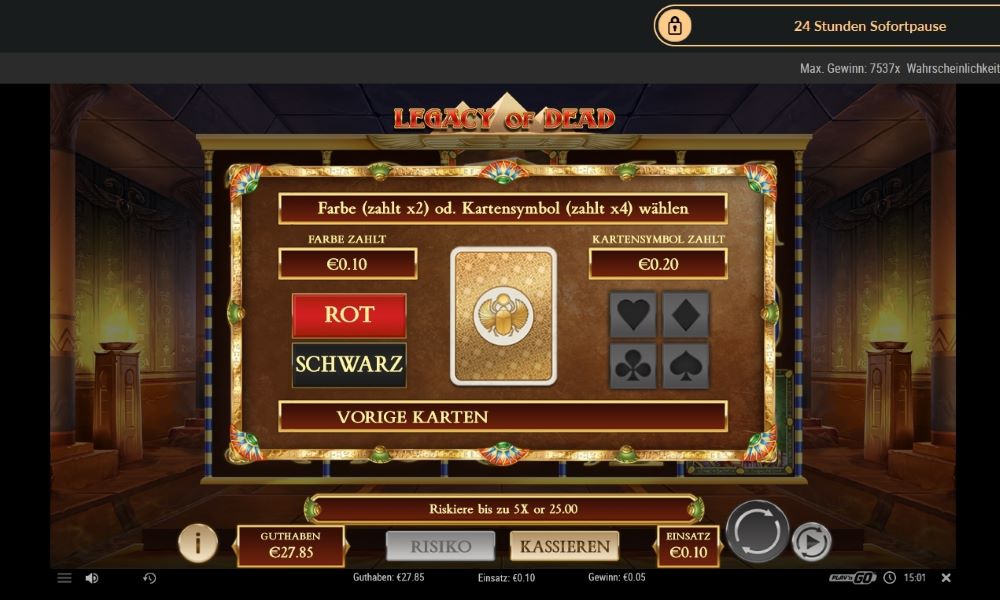Screen dimensions: 1000x600
Task: Choose the SCHWARZ colour button
Action: (349, 364)
